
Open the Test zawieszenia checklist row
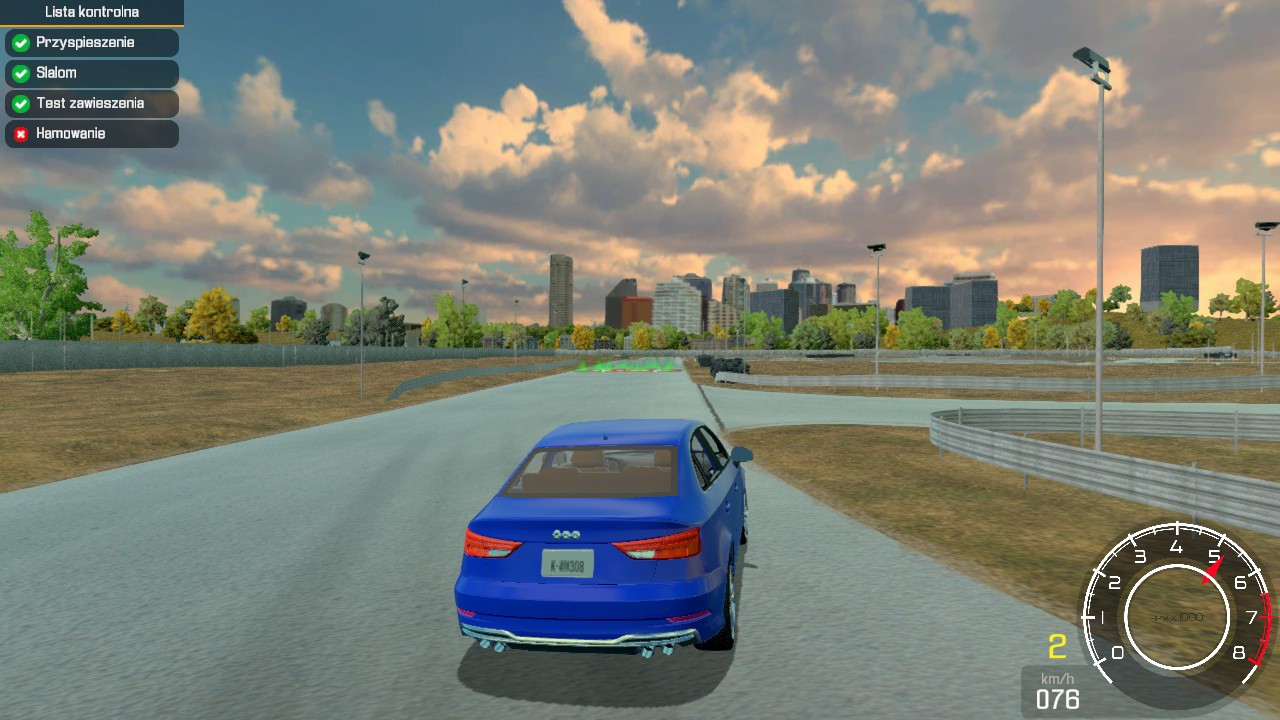[91, 103]
